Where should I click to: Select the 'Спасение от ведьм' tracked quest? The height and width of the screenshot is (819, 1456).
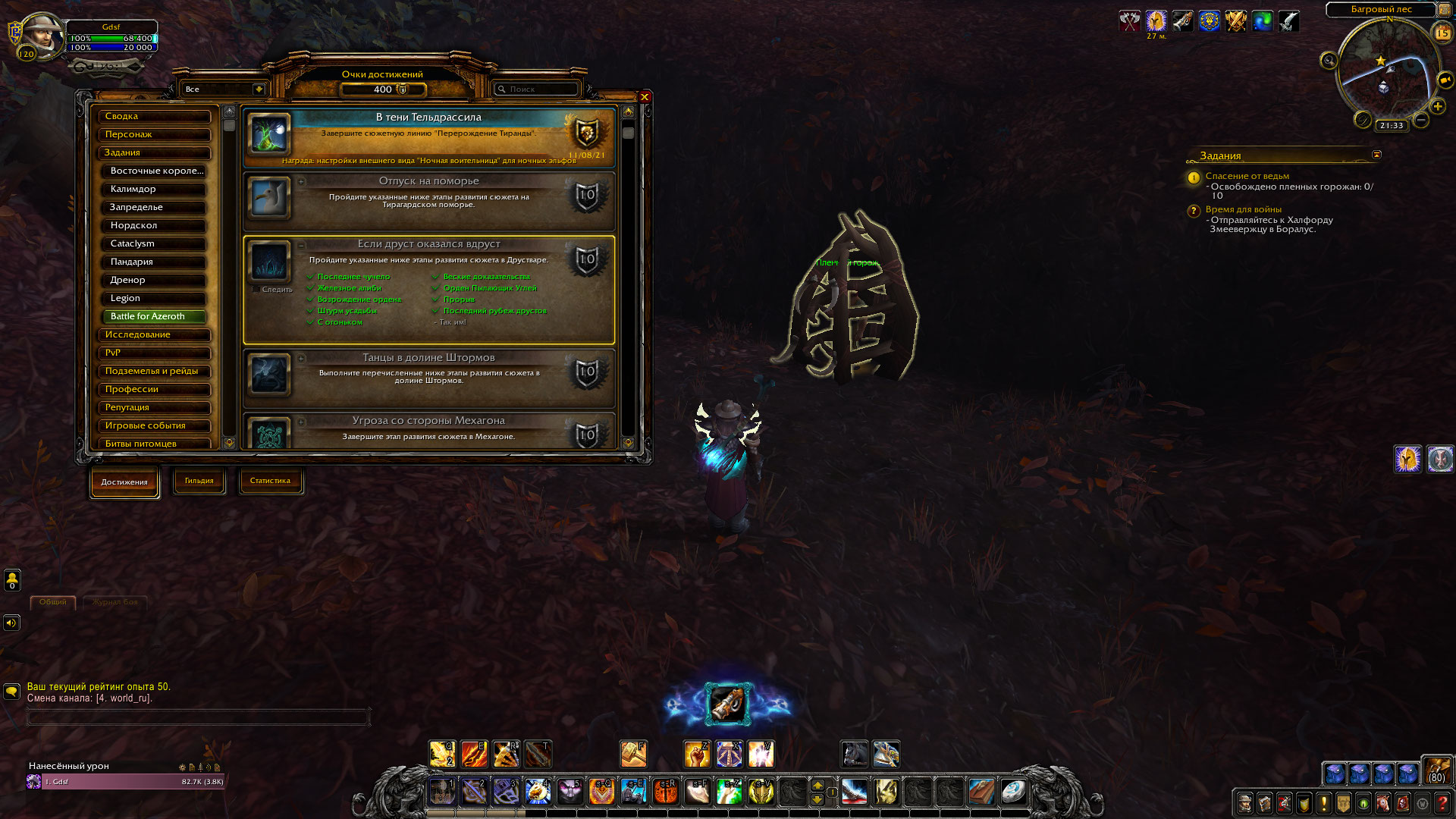point(1247,177)
